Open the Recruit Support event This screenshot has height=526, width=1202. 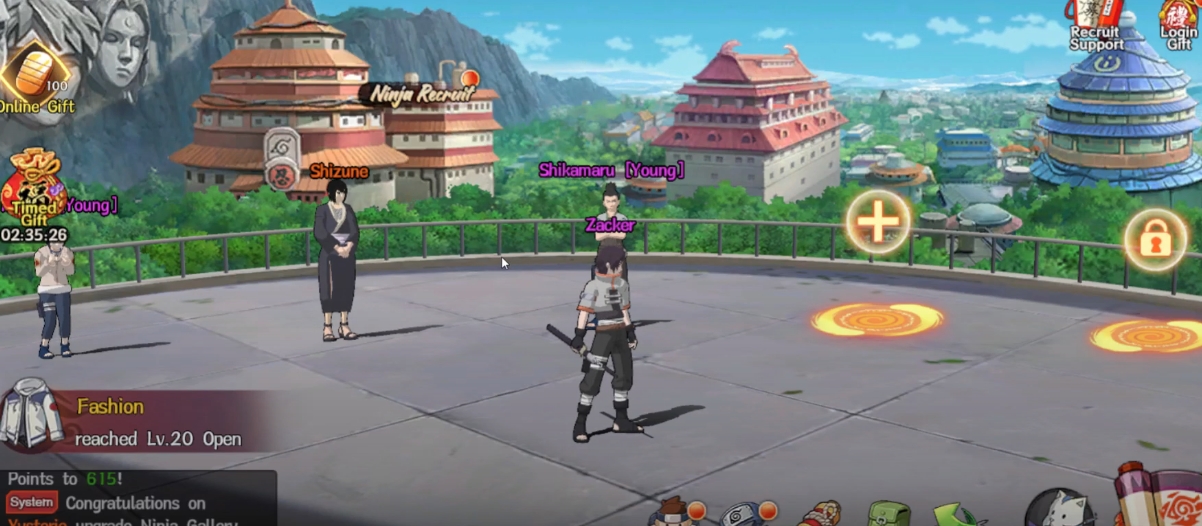1096,24
